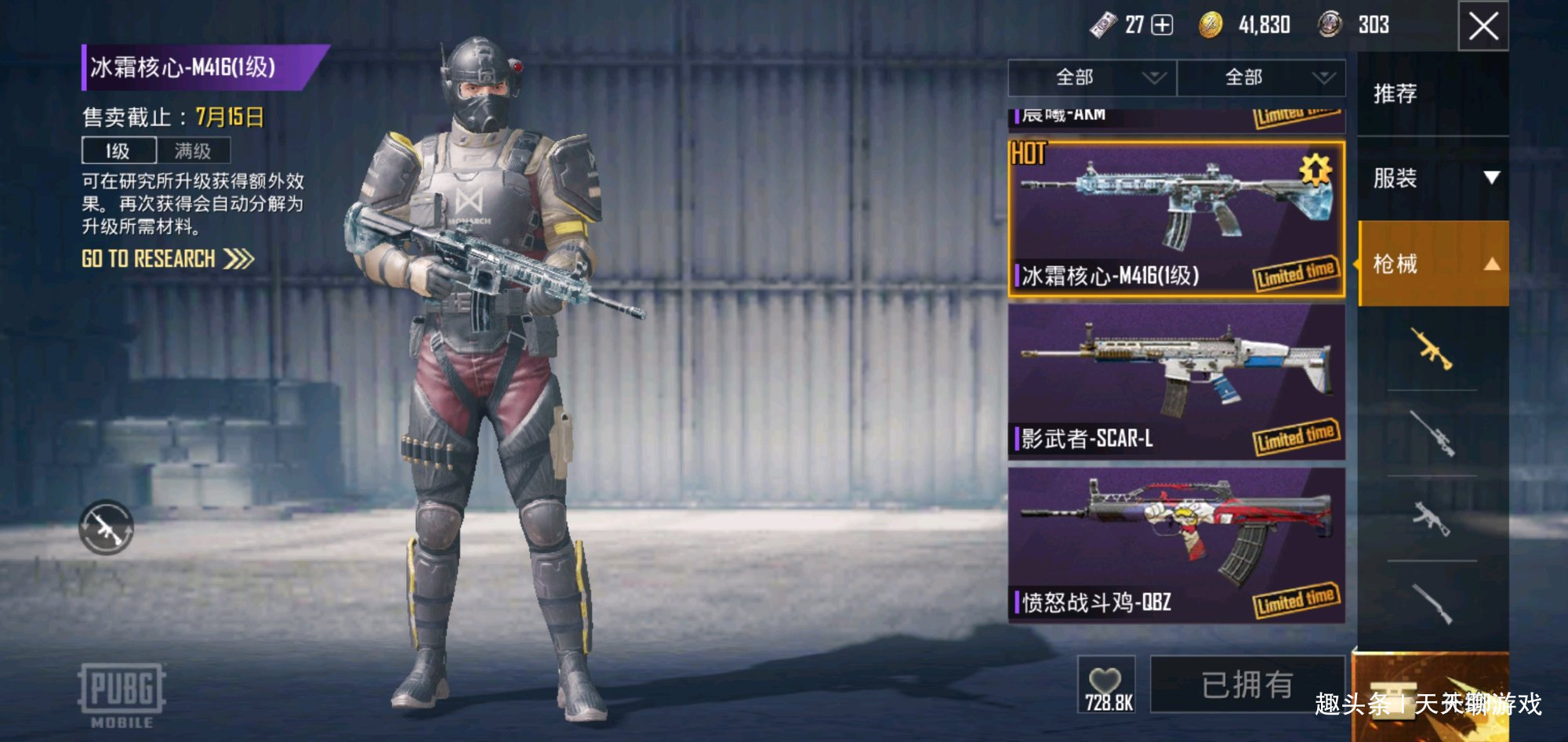Screen dimensions: 1568x742
Task: Click the 已拥有 owned button
Action: [1247, 684]
